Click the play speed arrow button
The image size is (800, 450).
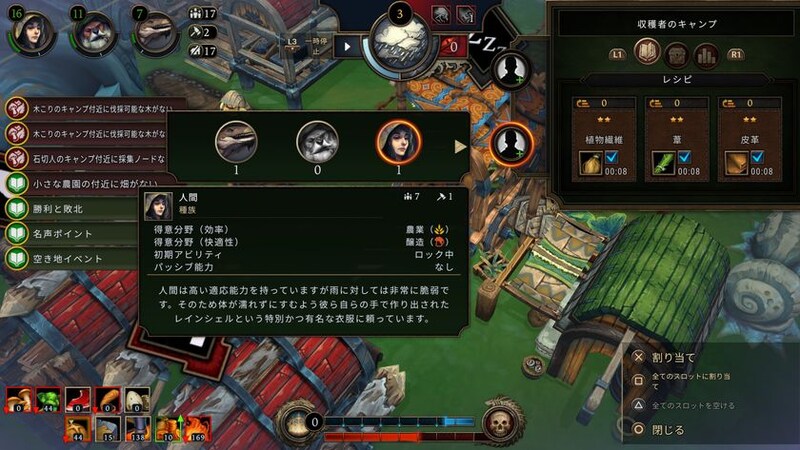(348, 45)
